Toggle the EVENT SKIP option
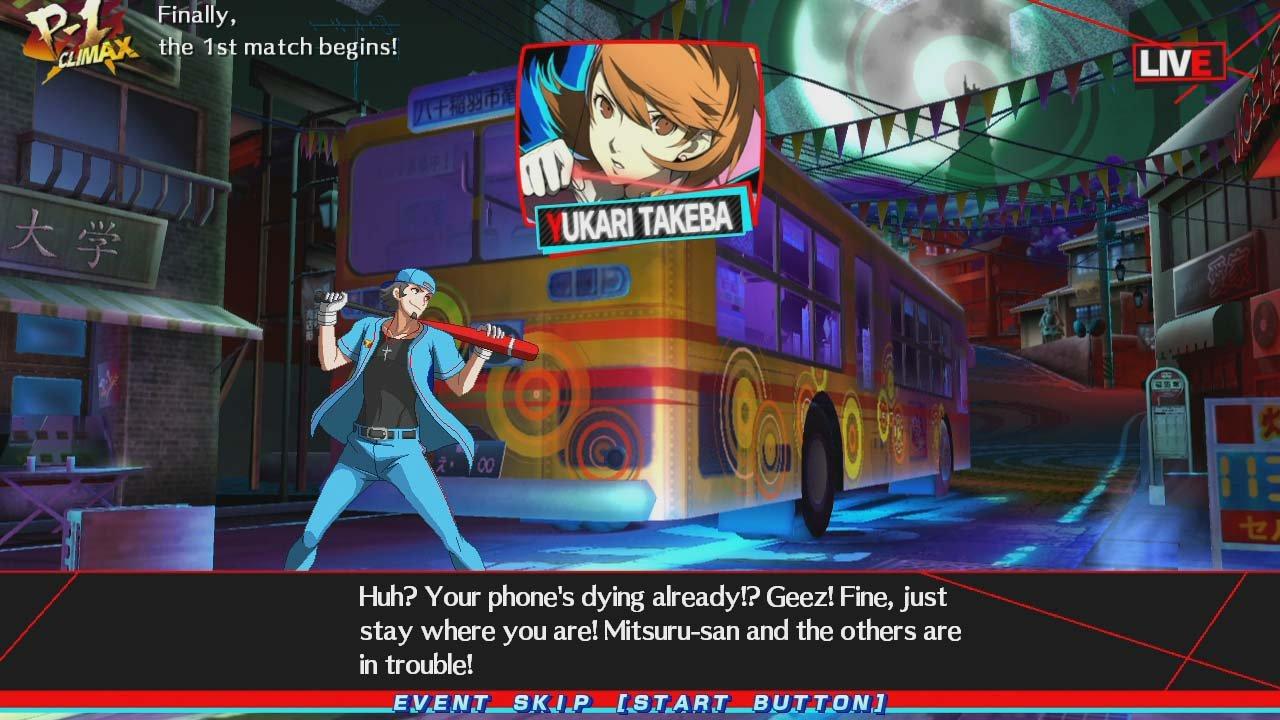 [640, 703]
